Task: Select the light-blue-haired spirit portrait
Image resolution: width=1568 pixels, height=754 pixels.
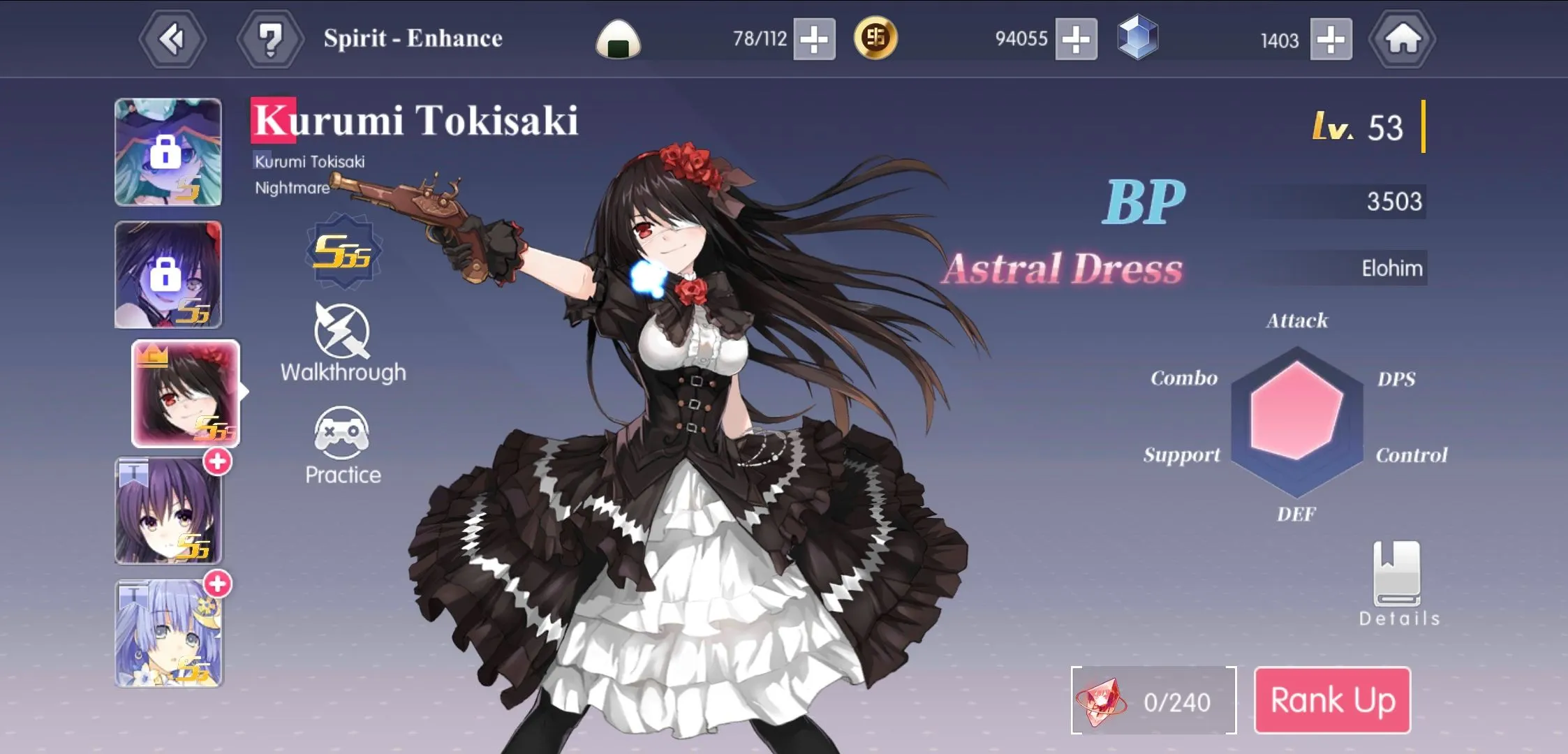Action: 168,633
